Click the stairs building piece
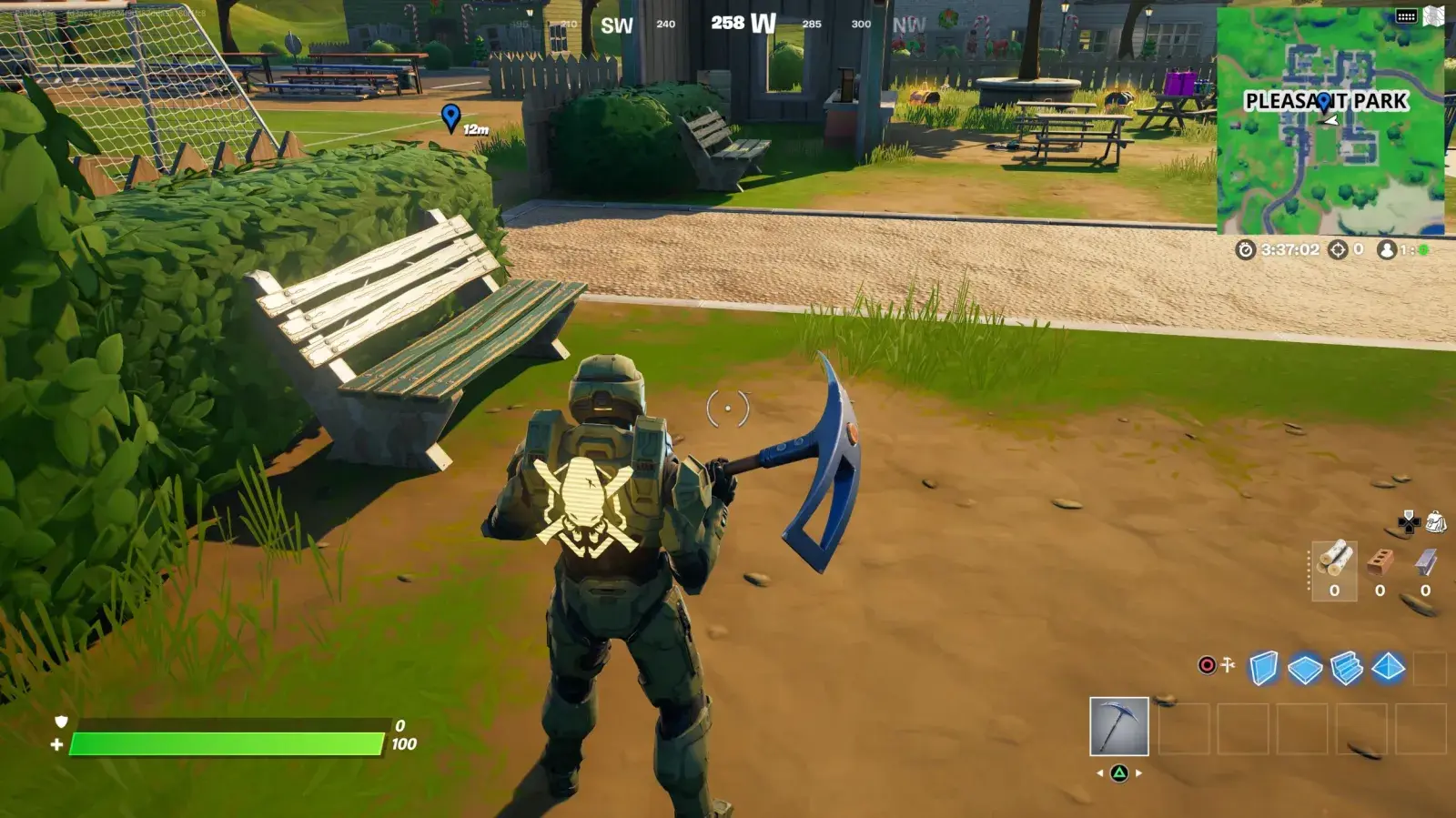Viewport: 1456px width, 818px height. 1345,669
